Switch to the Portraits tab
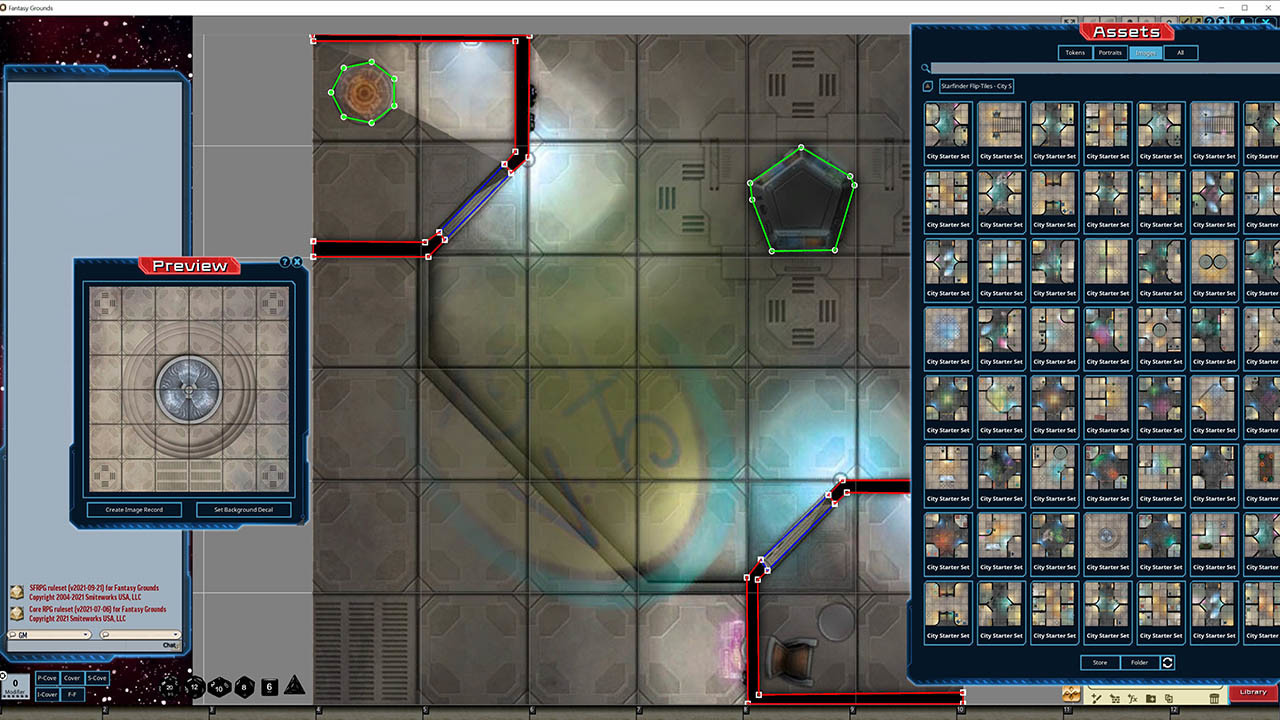This screenshot has height=720, width=1280. coord(1110,52)
